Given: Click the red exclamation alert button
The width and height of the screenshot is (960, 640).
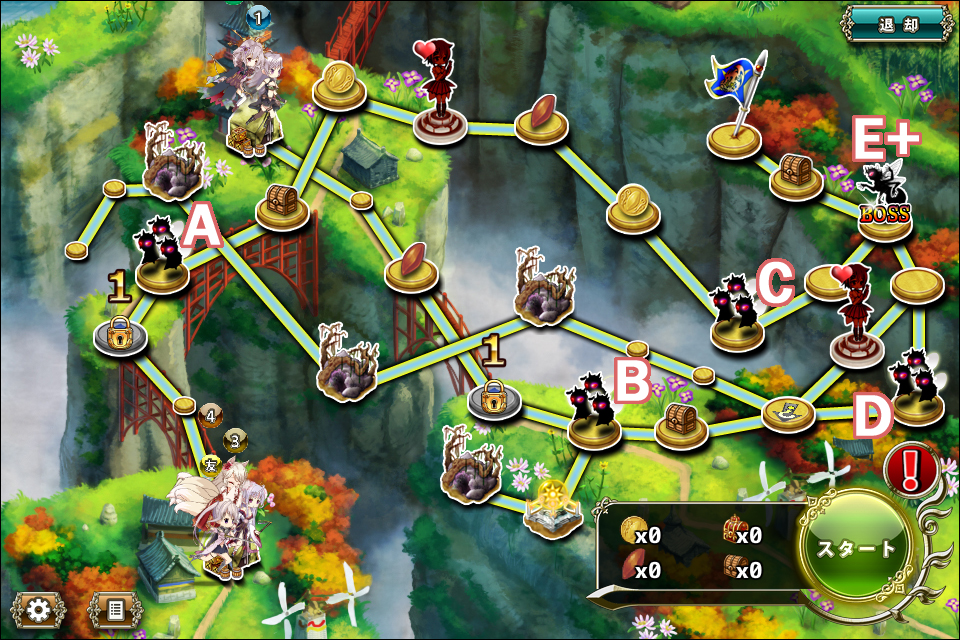Looking at the screenshot, I should 910,468.
